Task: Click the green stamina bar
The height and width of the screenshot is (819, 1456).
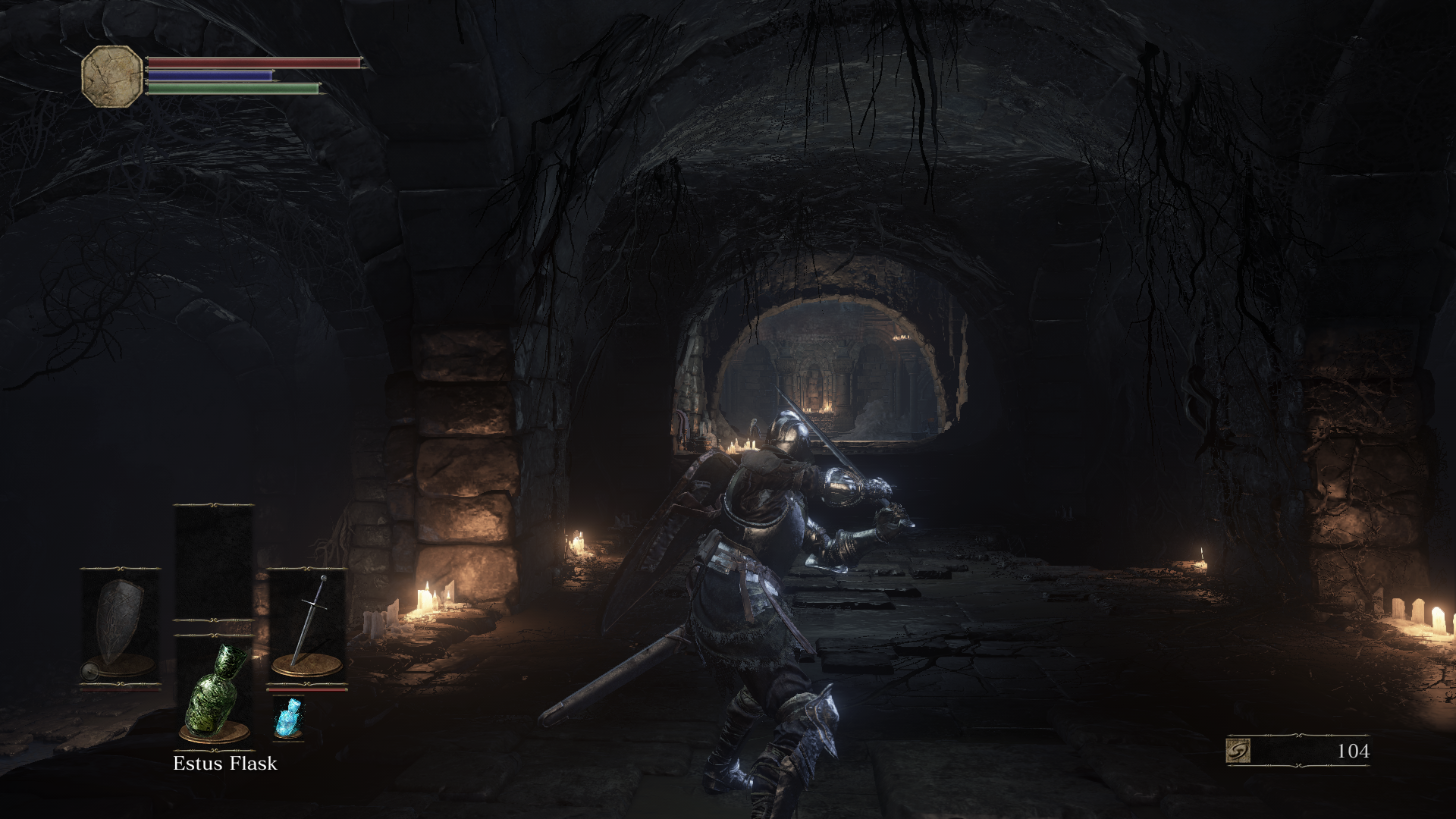Action: point(231,89)
